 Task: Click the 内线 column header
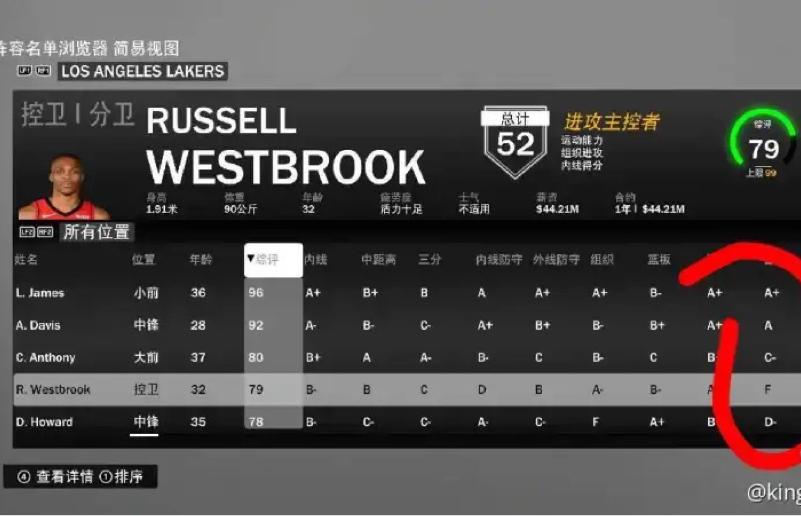pos(316,260)
